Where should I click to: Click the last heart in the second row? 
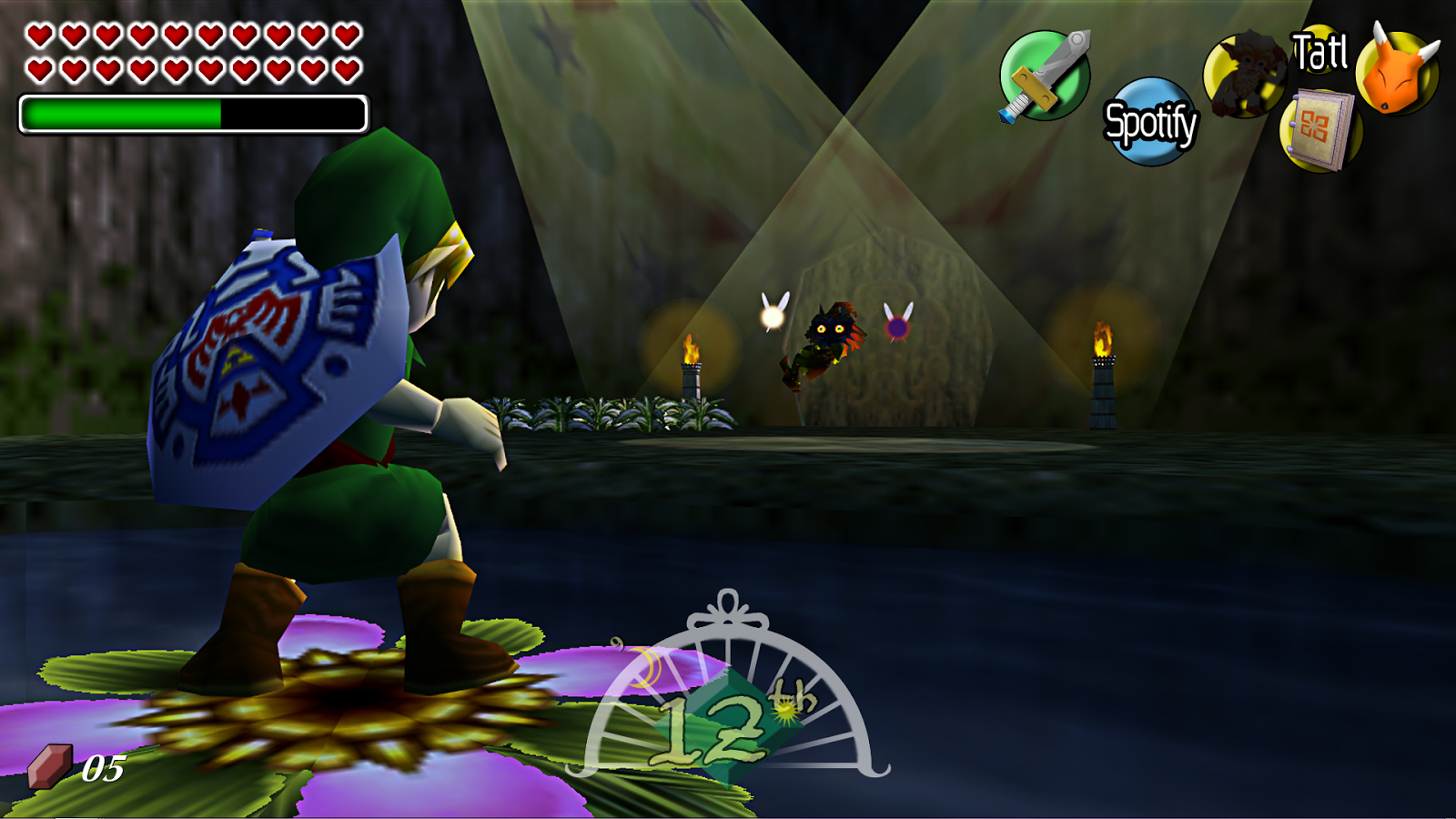[347, 68]
